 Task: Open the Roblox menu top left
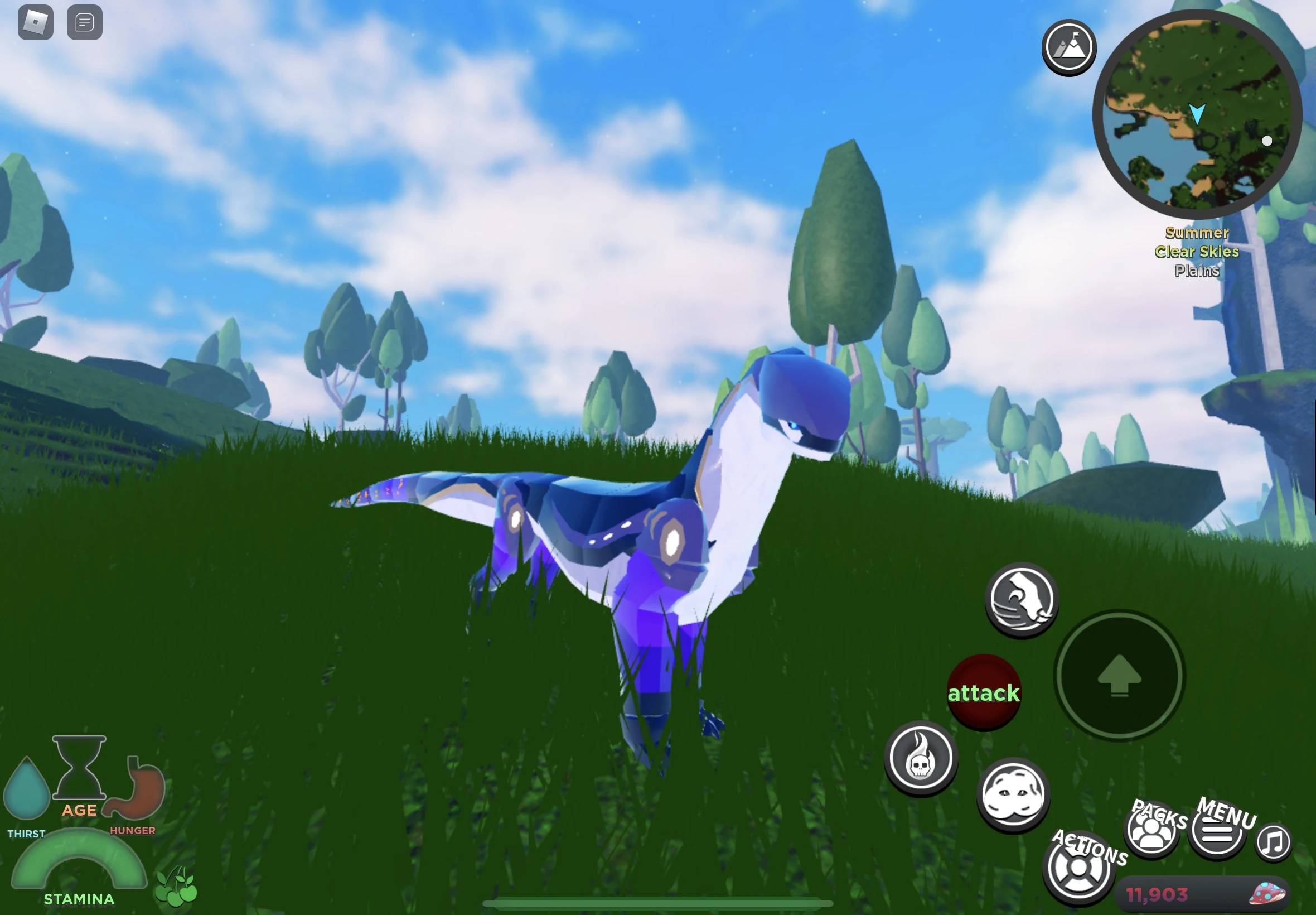(36, 22)
